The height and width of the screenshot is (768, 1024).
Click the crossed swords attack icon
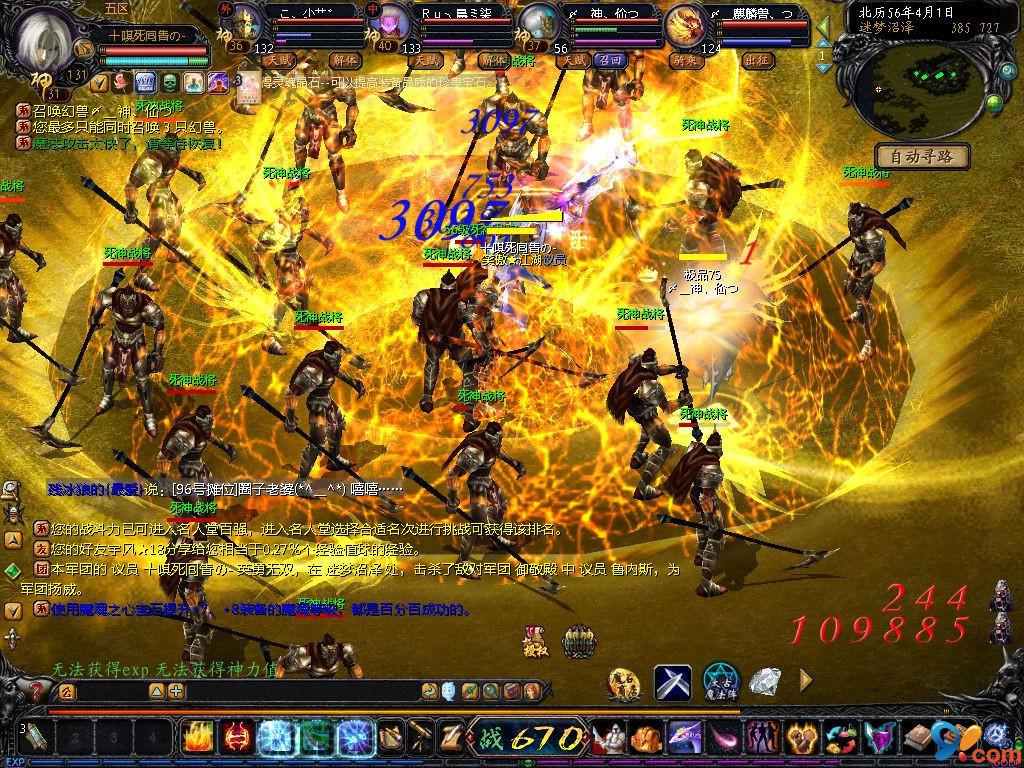tap(673, 682)
